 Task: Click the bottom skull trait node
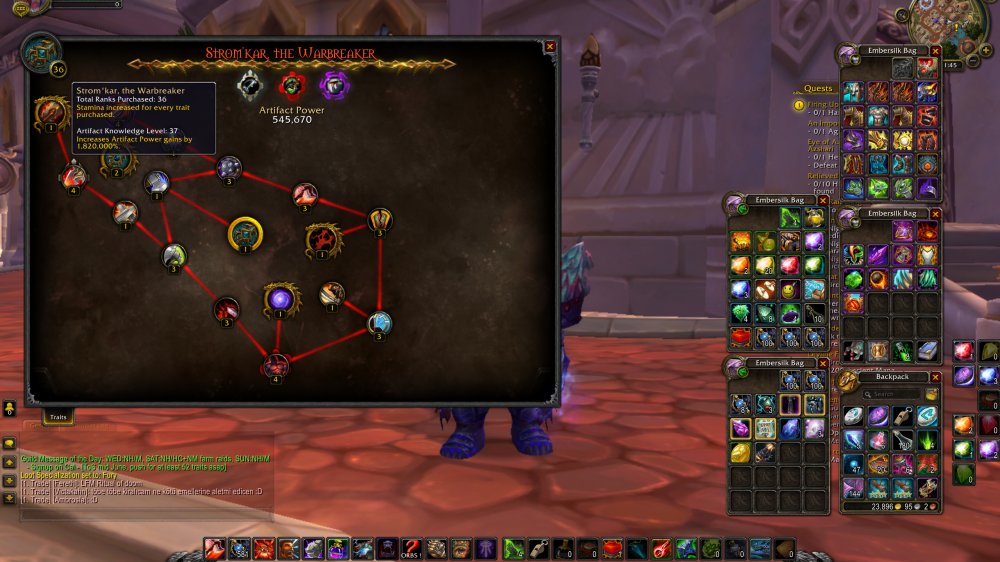click(x=276, y=365)
